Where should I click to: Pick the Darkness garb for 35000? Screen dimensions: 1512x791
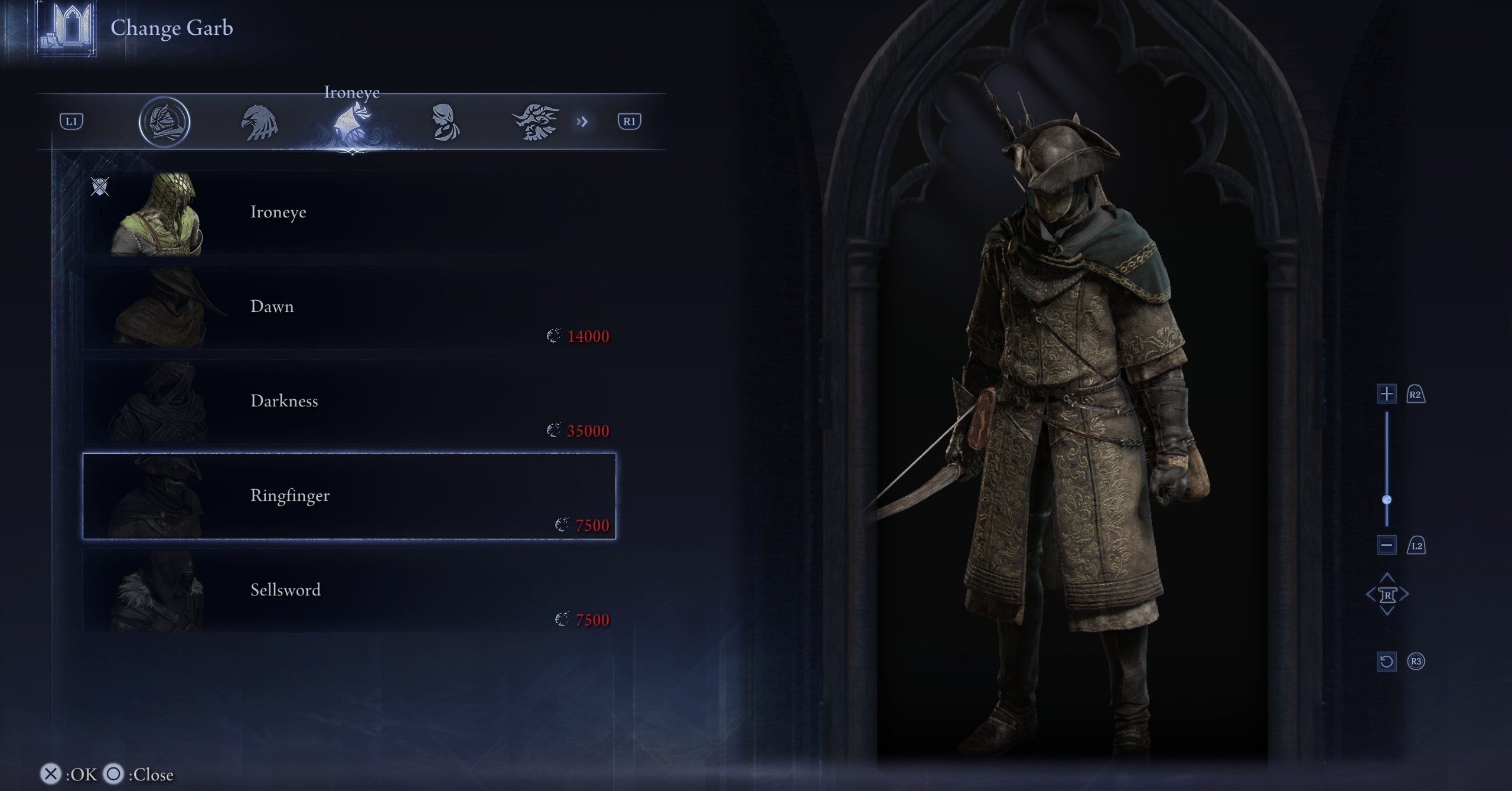(x=348, y=402)
